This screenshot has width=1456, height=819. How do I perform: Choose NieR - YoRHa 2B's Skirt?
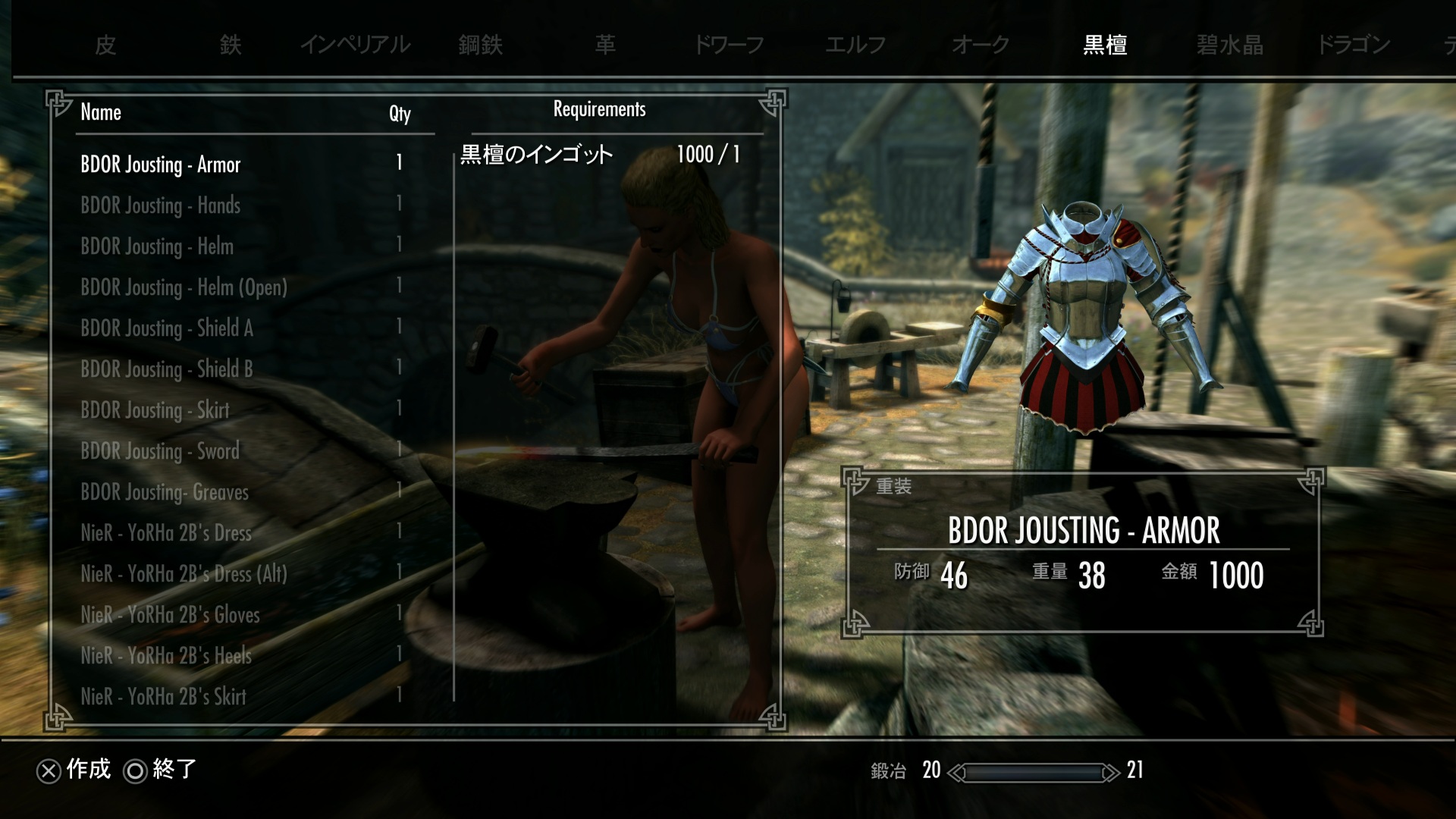click(163, 697)
